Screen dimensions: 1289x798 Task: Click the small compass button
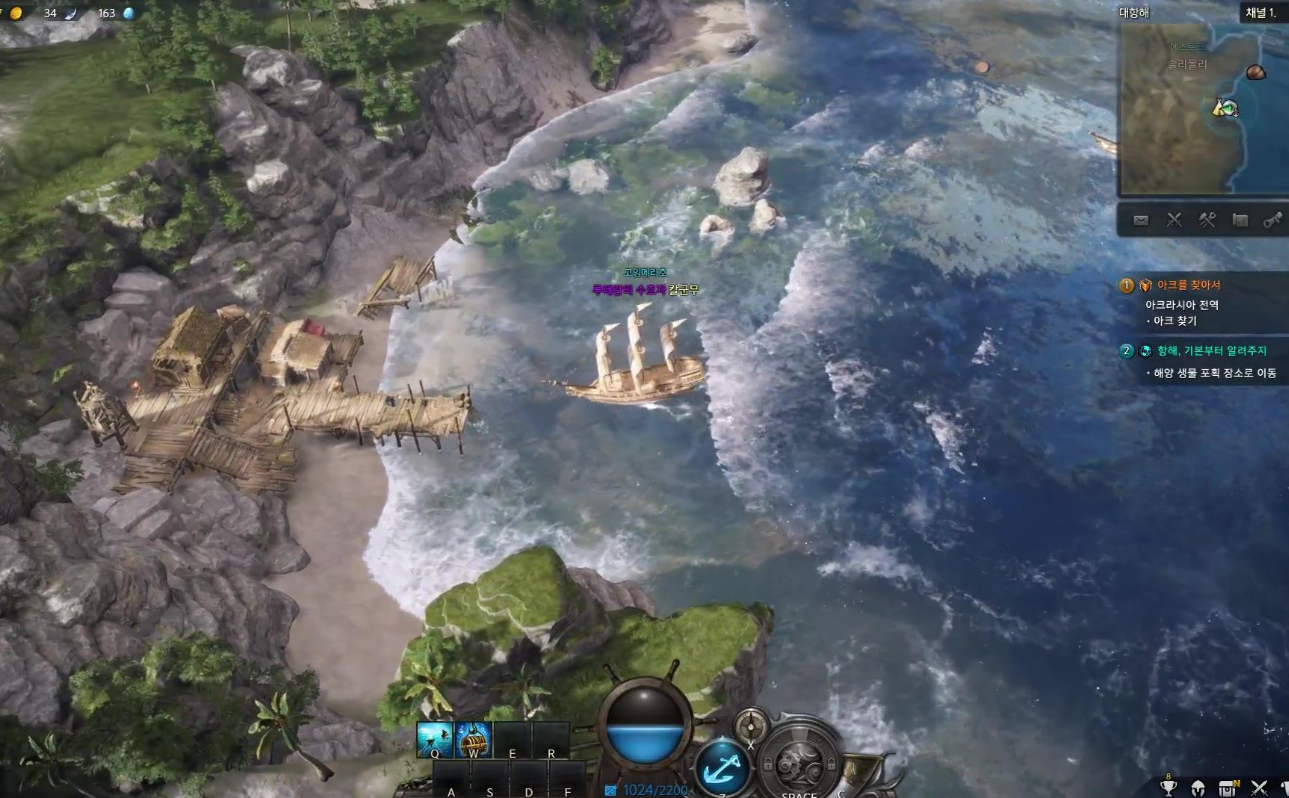(x=750, y=722)
